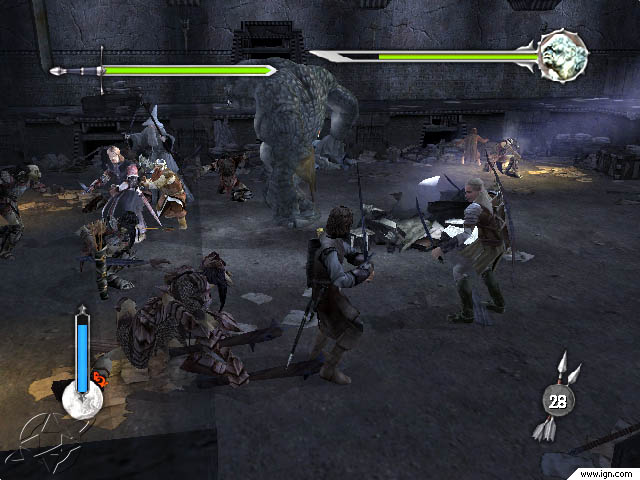Select the arrows weapon icon
Image resolution: width=640 pixels, height=480 pixels.
click(560, 400)
